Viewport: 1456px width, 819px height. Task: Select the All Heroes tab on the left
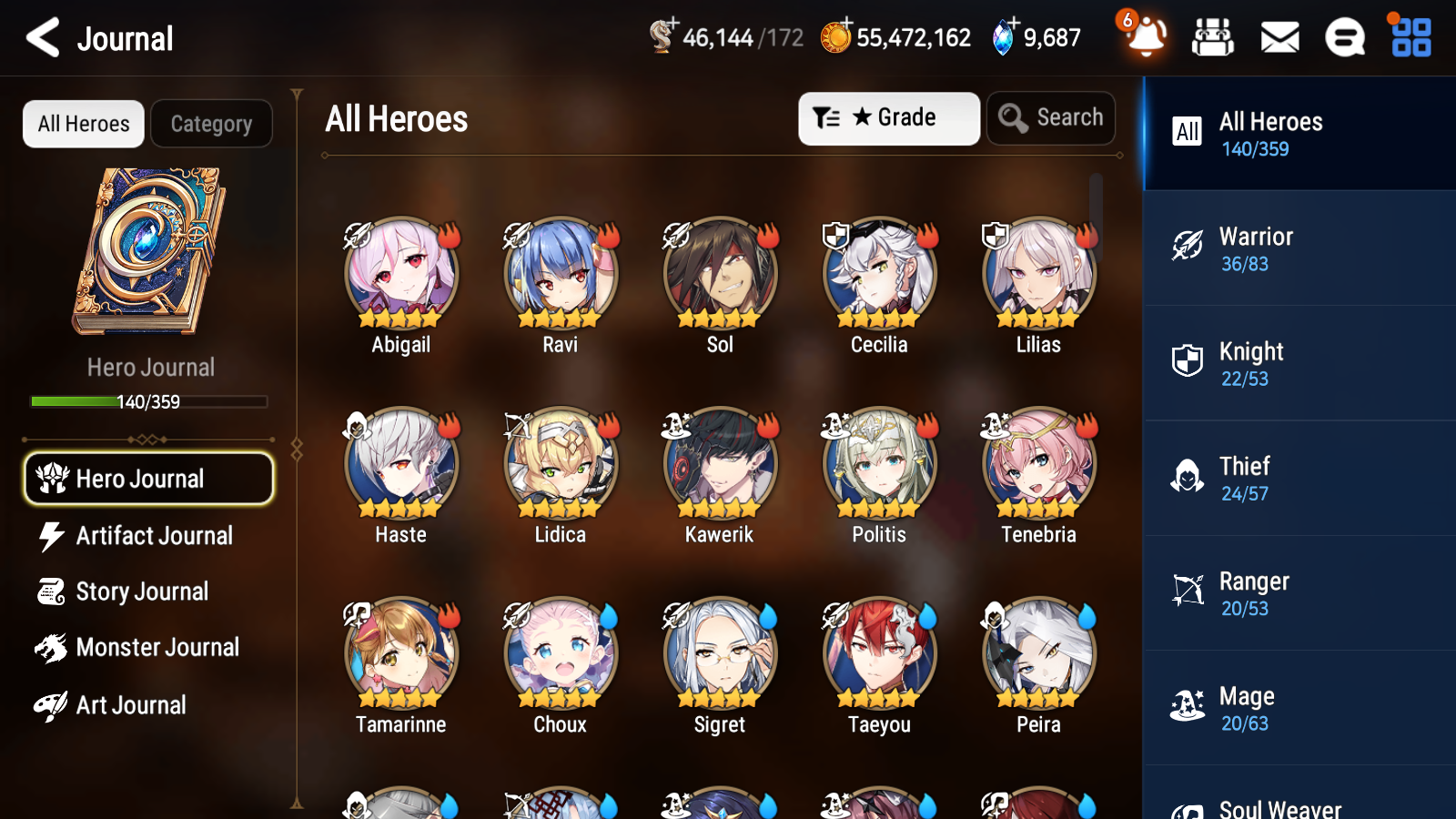[x=83, y=124]
